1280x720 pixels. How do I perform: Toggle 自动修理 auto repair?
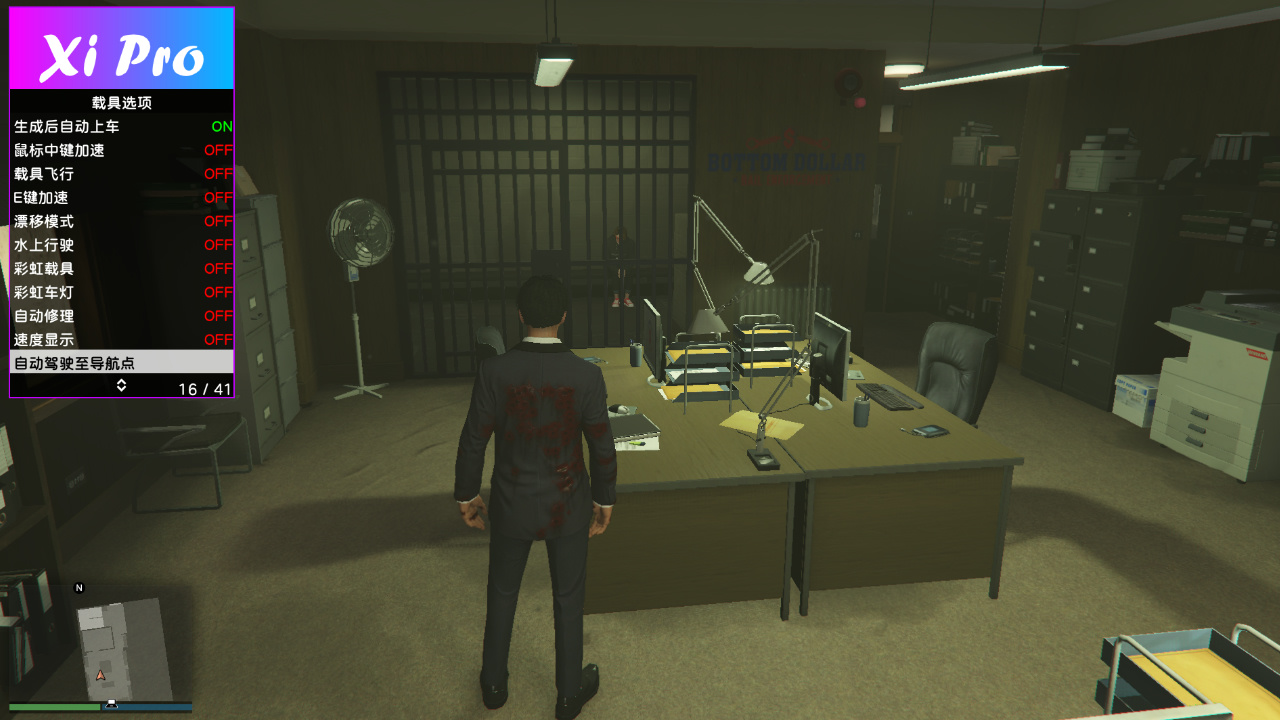coord(121,316)
